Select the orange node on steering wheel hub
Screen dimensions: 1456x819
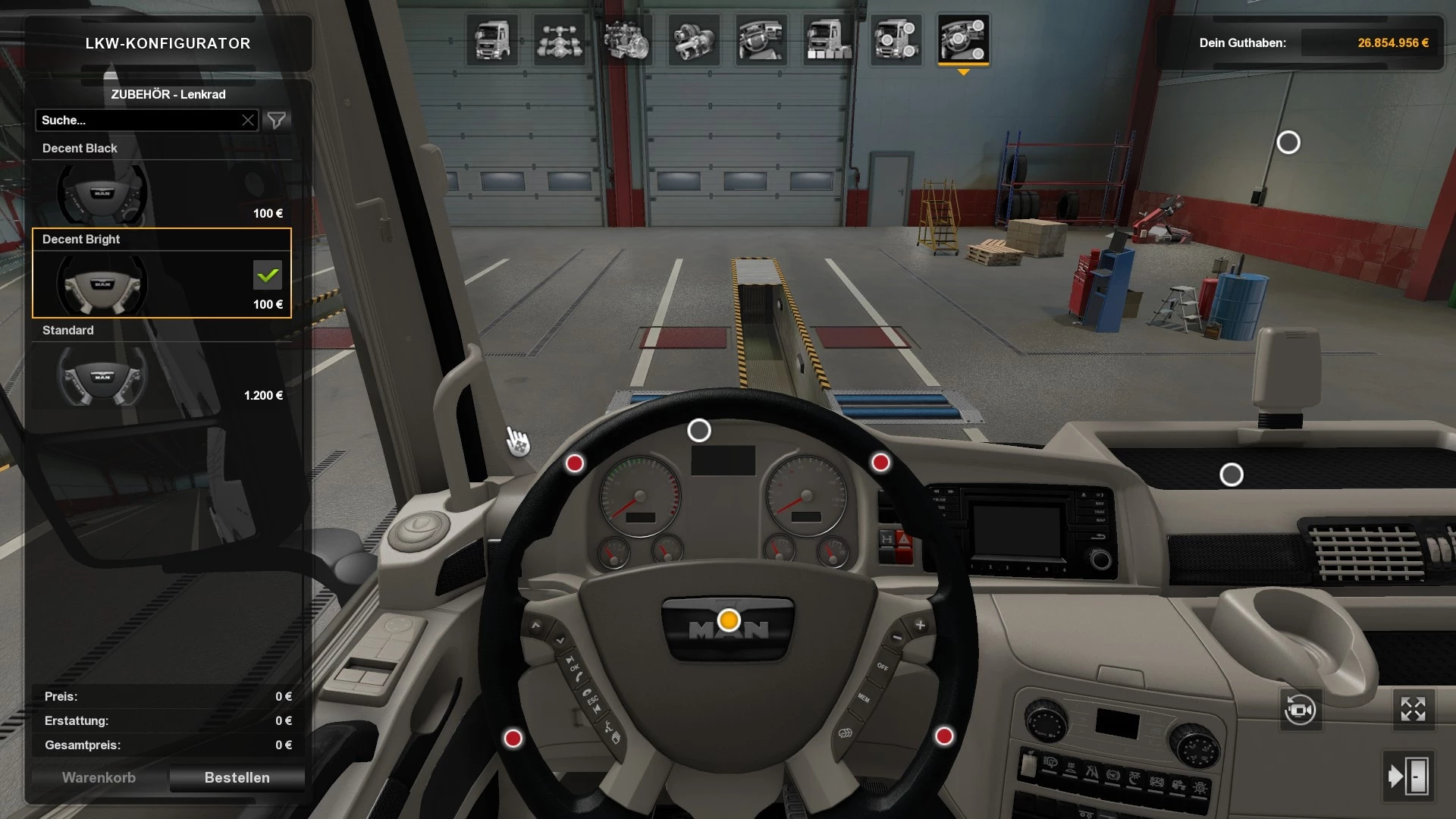coord(729,620)
